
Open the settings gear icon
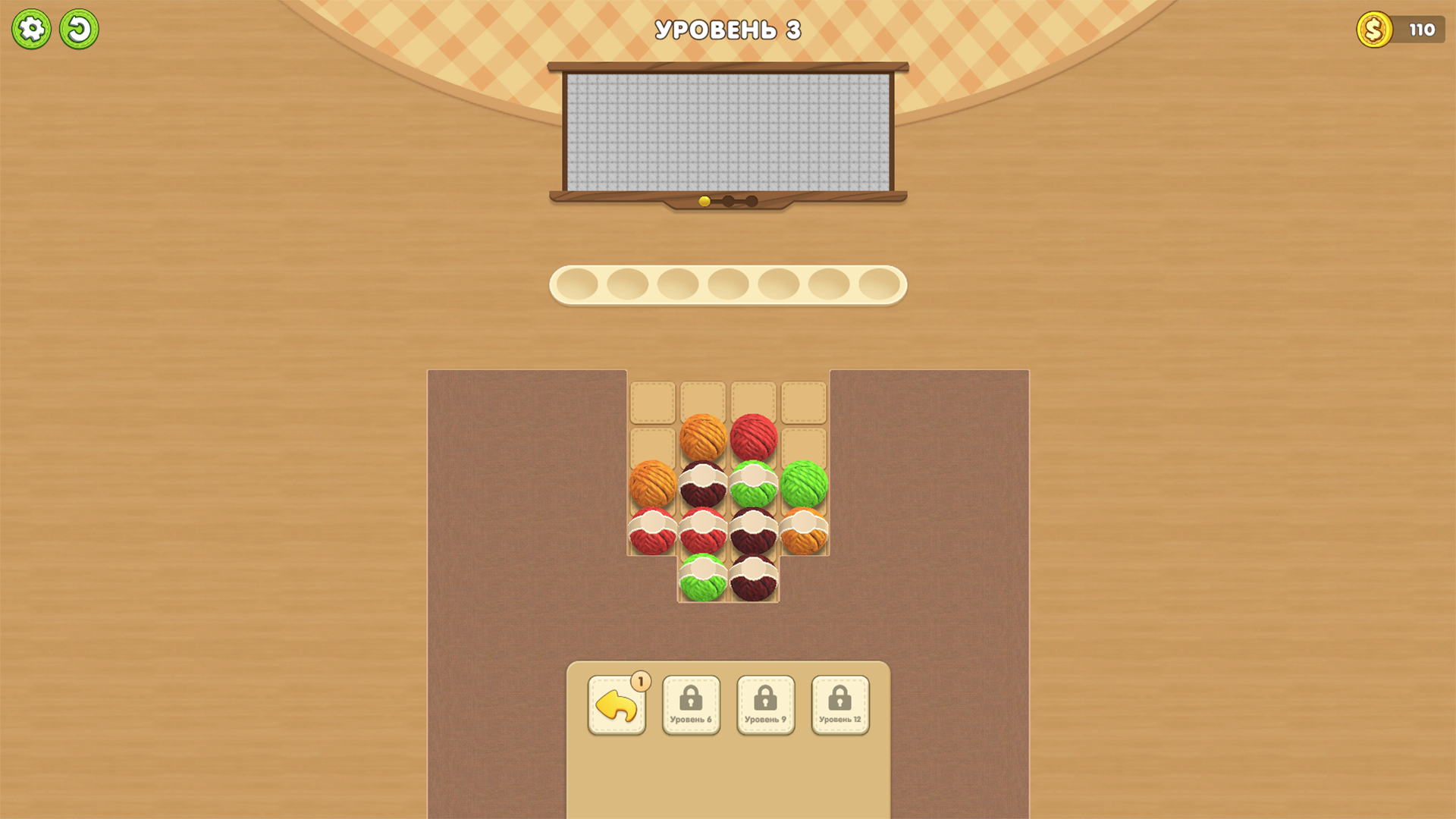click(32, 28)
